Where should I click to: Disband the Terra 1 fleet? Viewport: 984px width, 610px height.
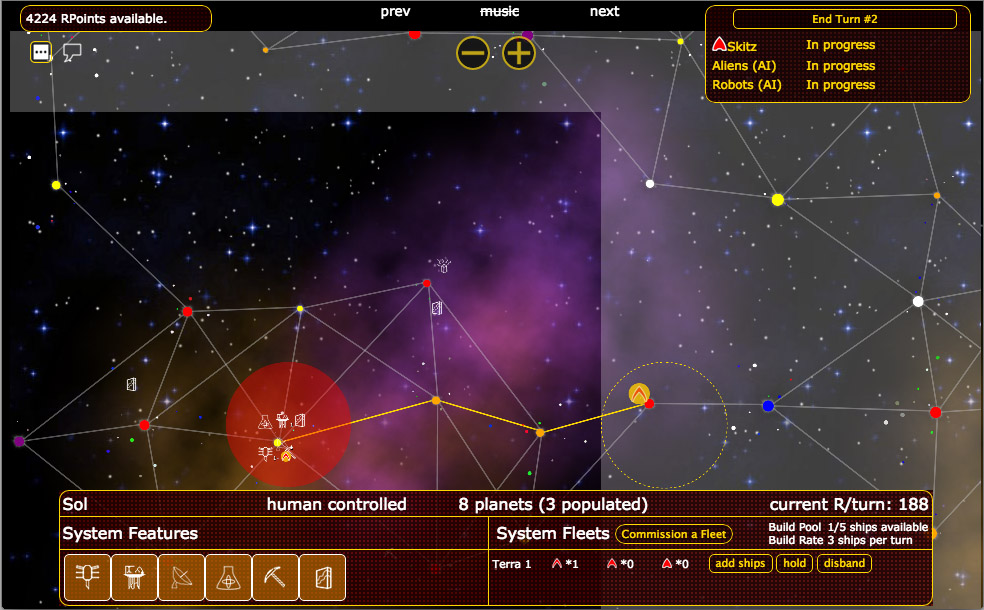(x=844, y=564)
